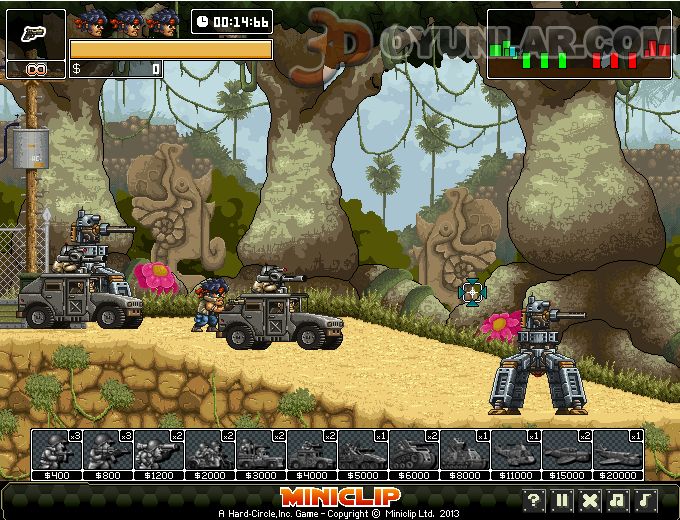Toggle sound effects with the single-note button
This screenshot has height=520, width=680.
(x=646, y=500)
